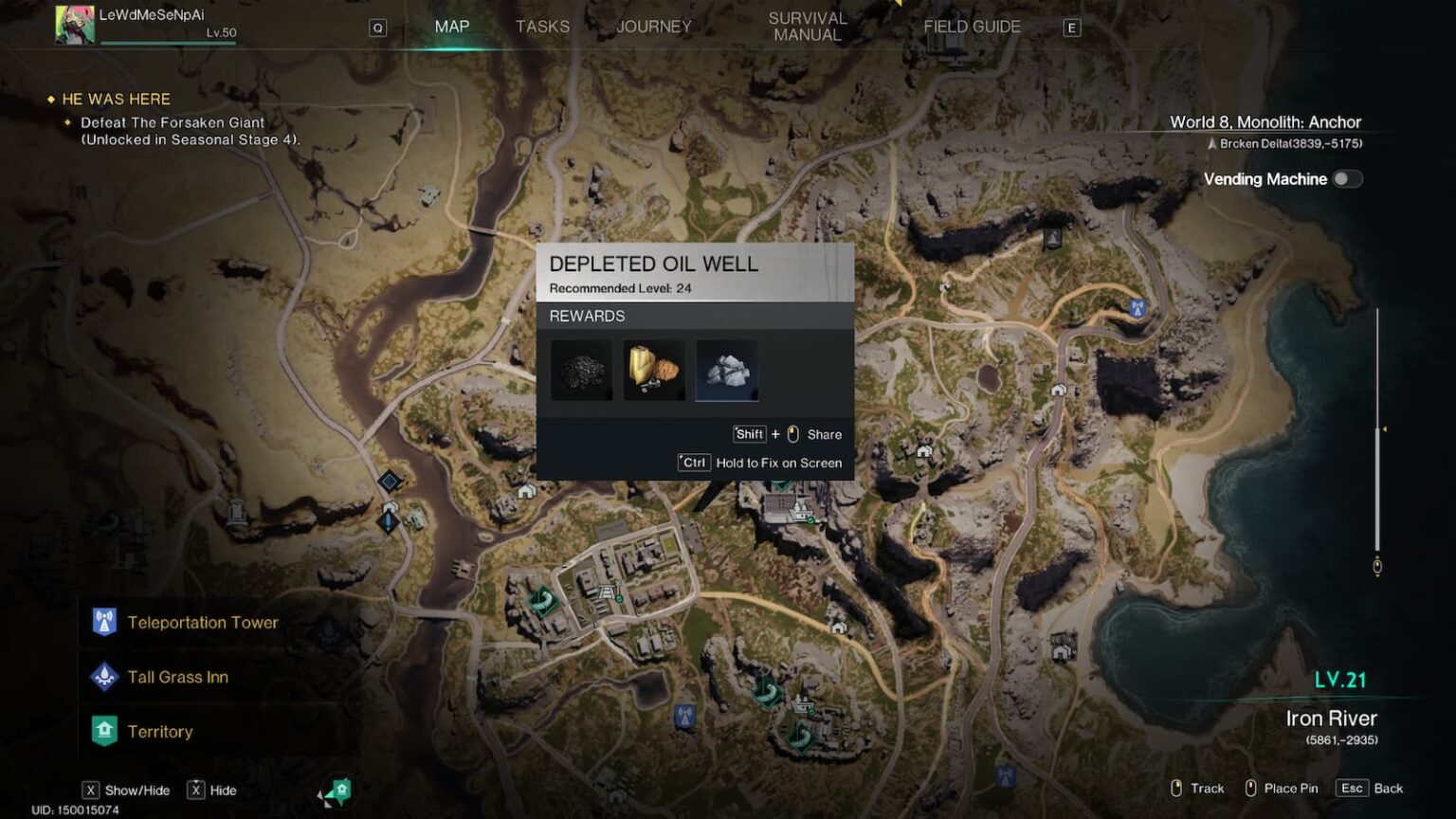
Task: Click the coal reward thumbnail in Depleted Oil Well
Action: [580, 370]
